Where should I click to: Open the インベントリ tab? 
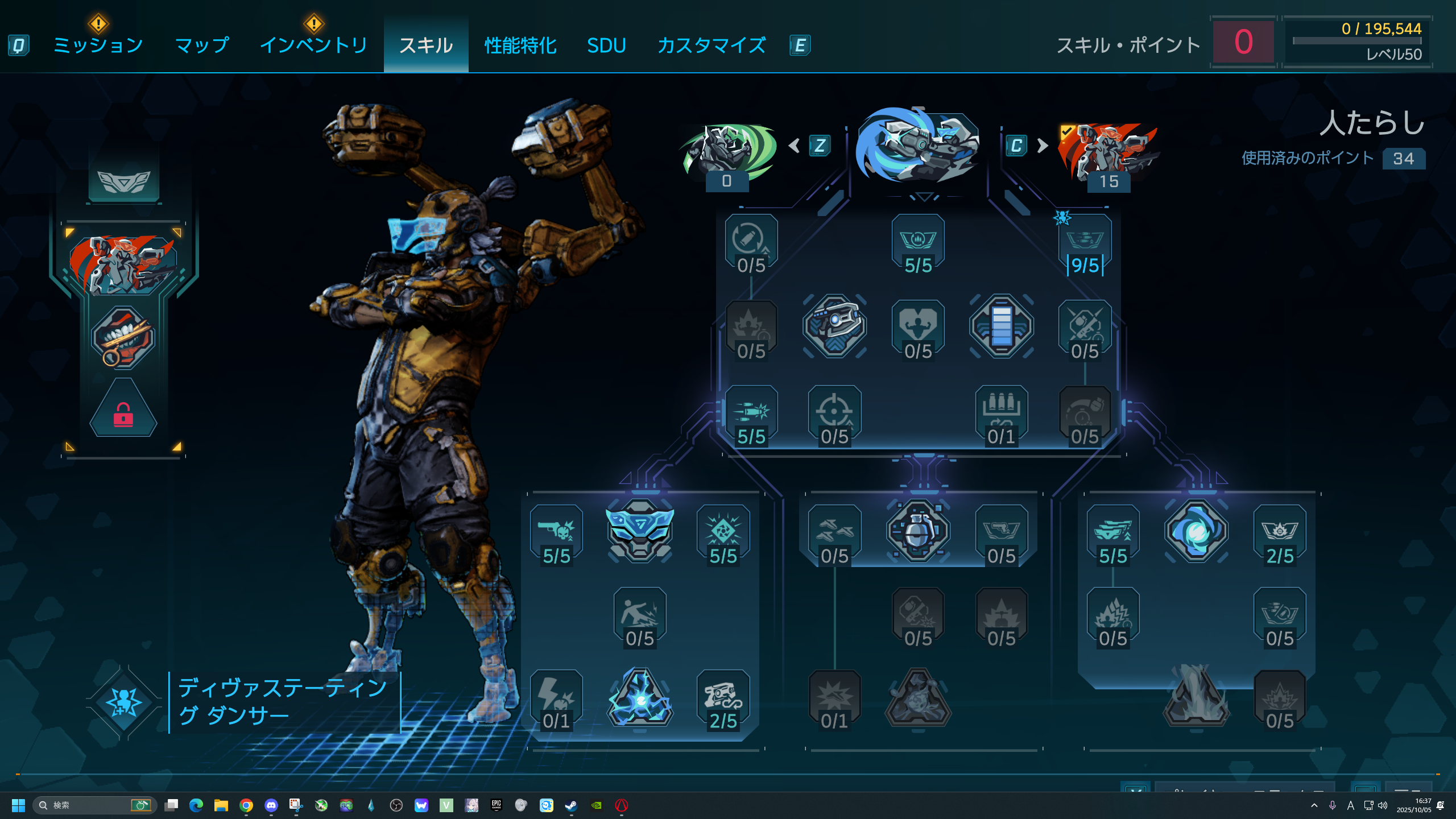(313, 45)
